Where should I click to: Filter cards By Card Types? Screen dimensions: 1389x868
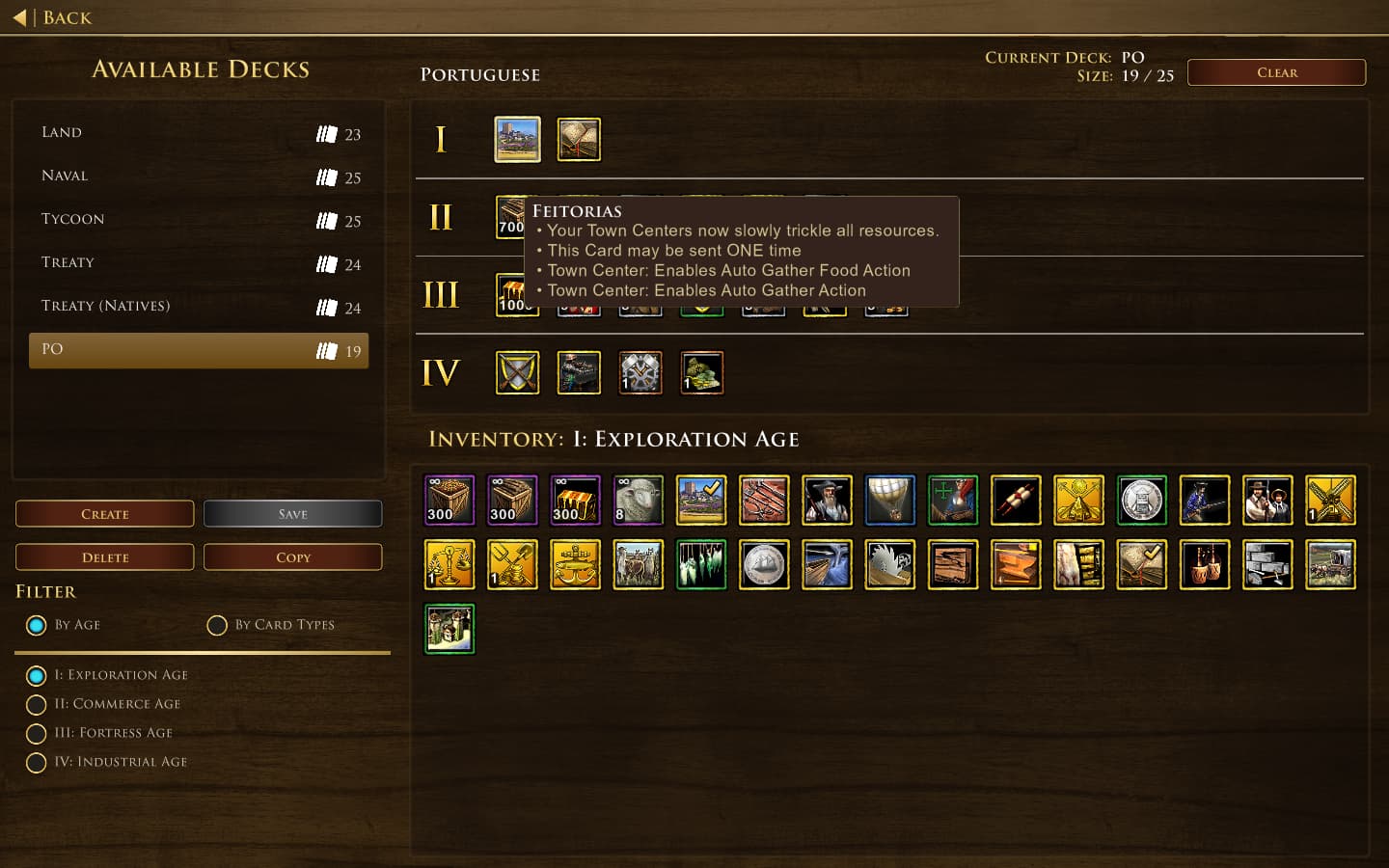[x=218, y=625]
